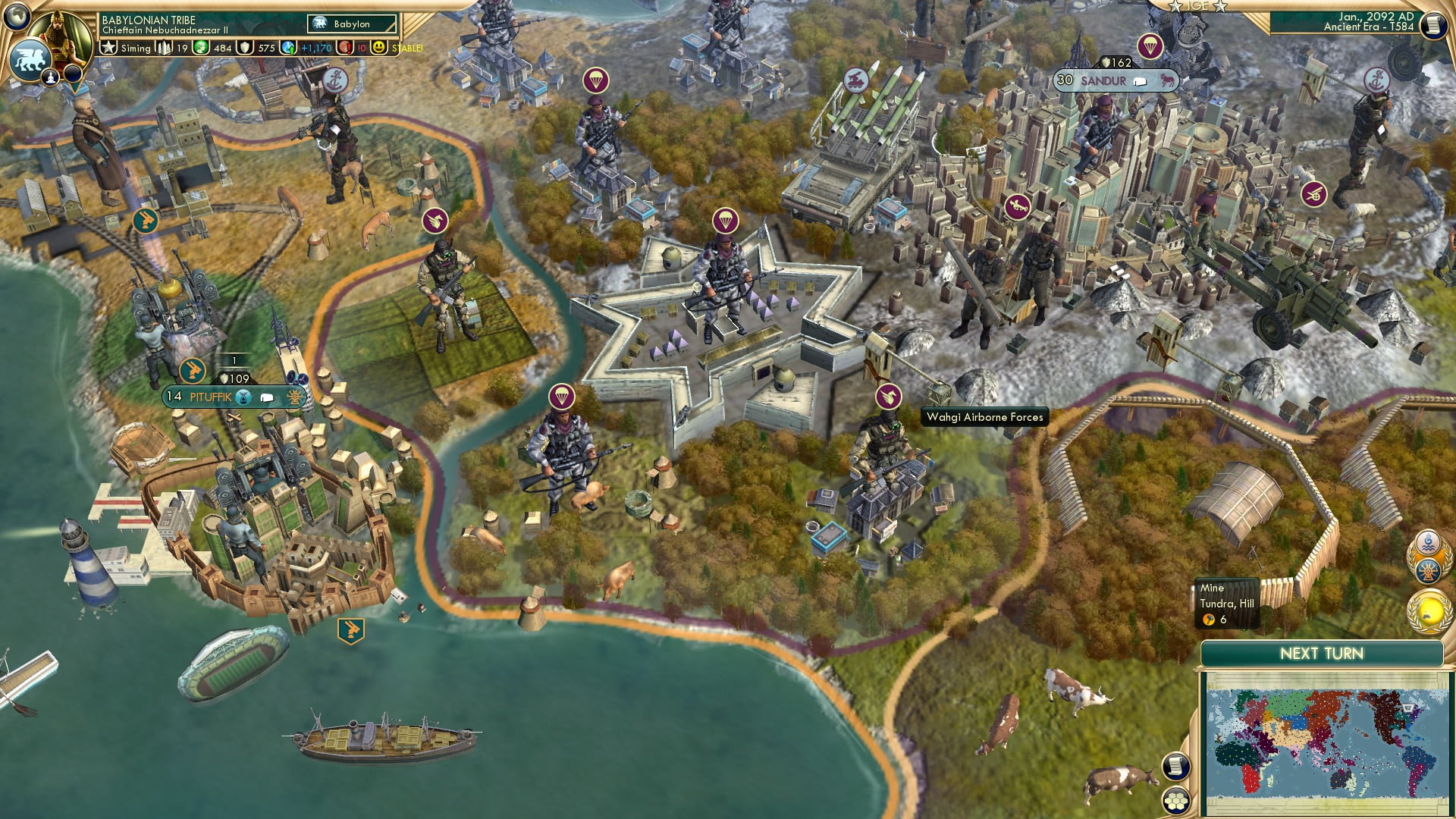Viewport: 1456px width, 819px height.
Task: Select the Wahgi Airborne Forces unit flag
Action: 887,395
